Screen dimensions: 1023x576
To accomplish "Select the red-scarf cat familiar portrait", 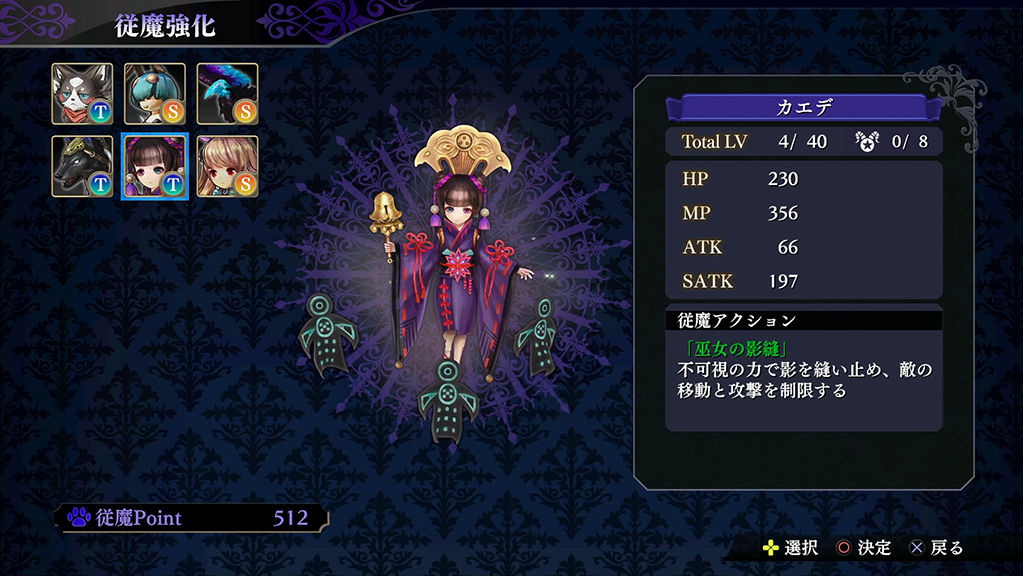I will click(x=83, y=94).
